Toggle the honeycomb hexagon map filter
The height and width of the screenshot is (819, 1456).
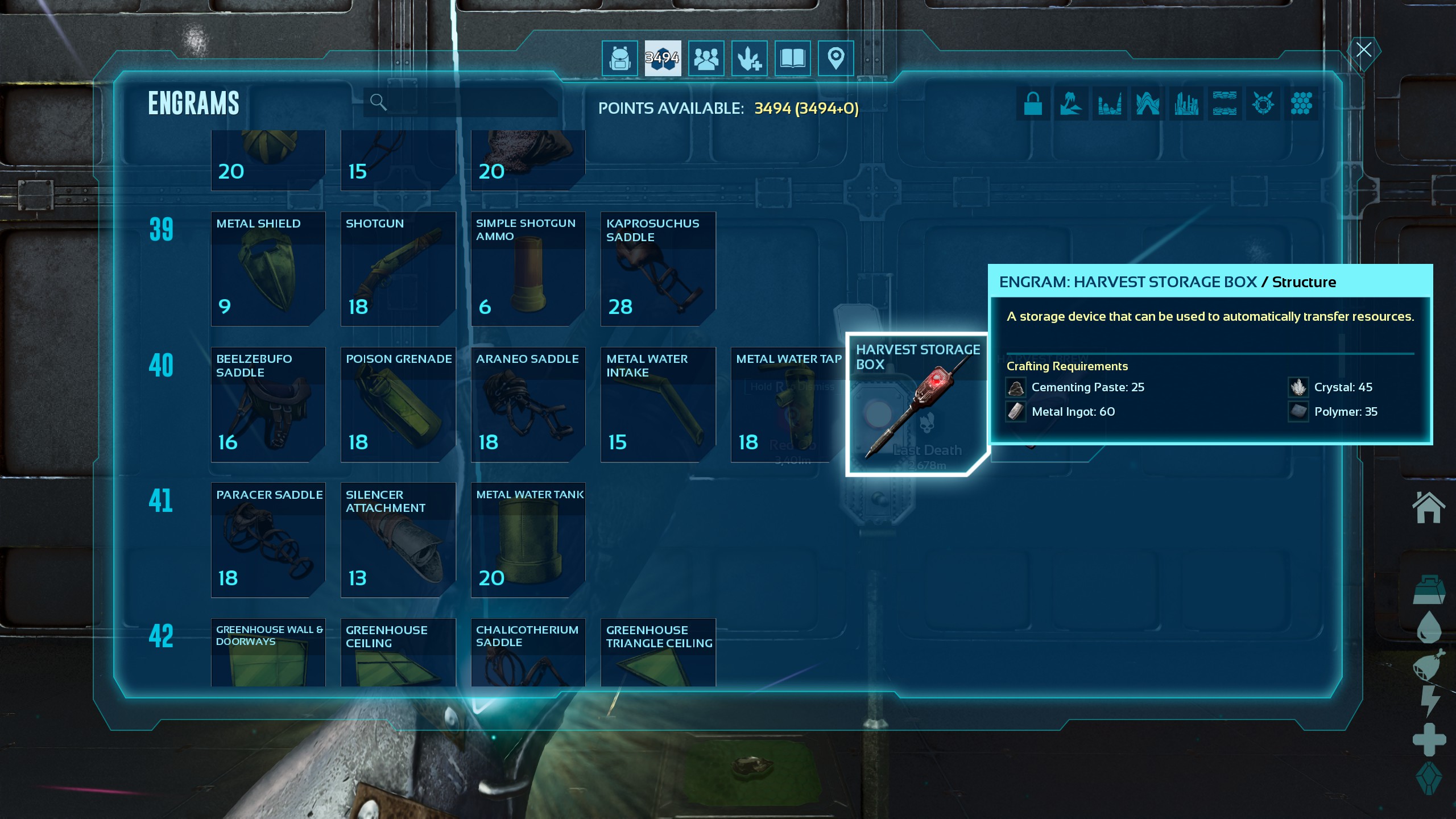point(1301,104)
